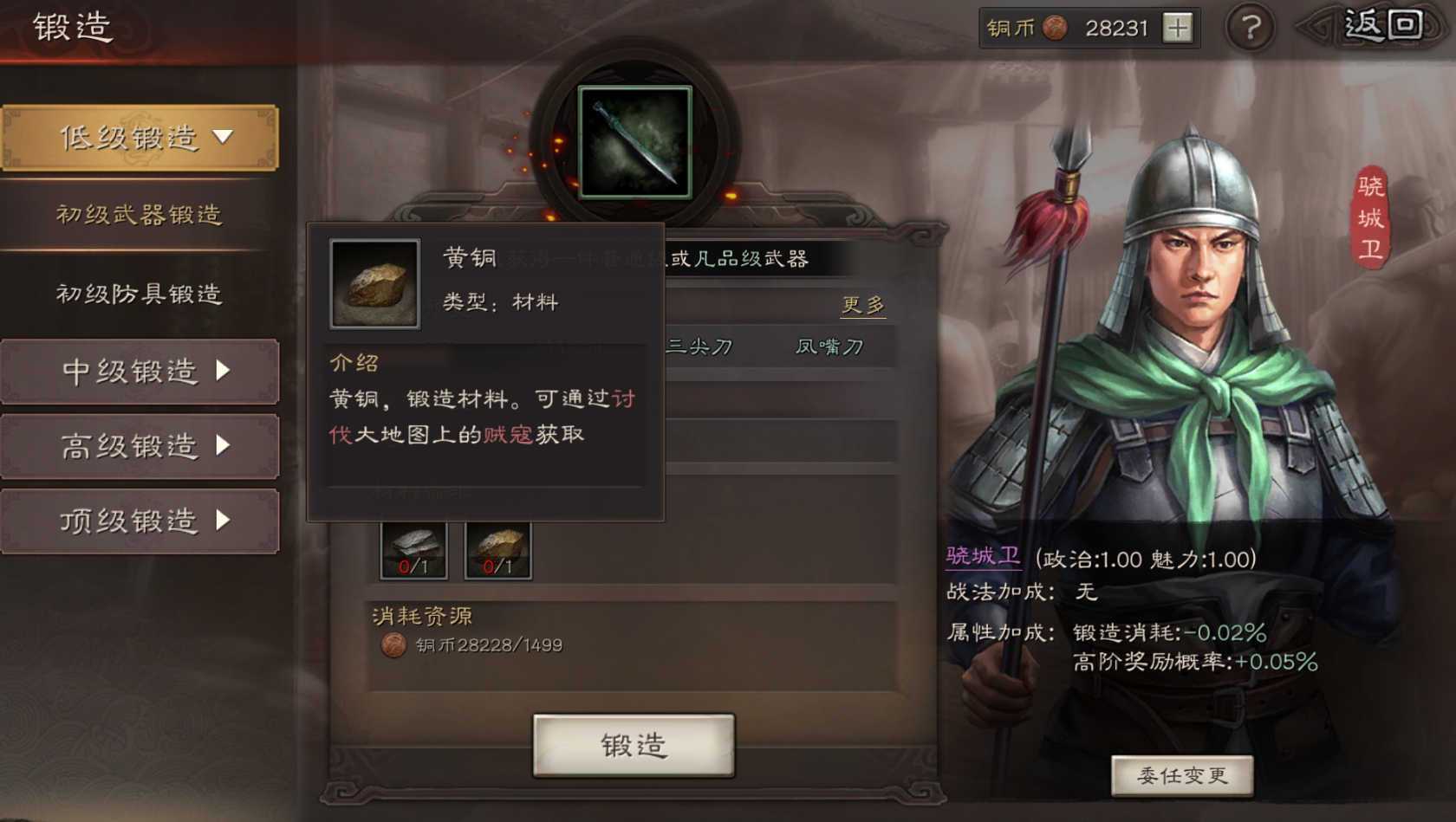Expand the 高级锻造 category
Screen dimensions: 1456x822
tap(140, 446)
